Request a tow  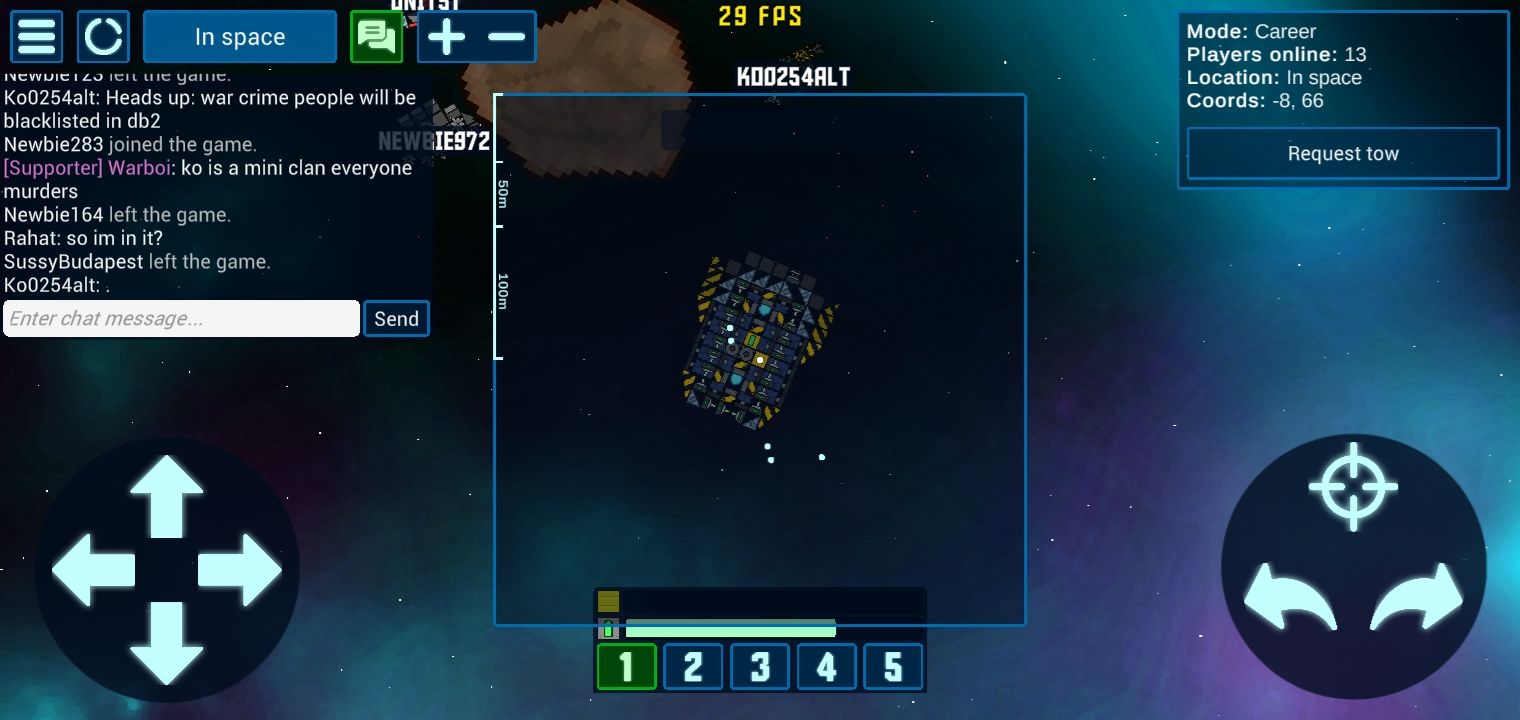(1342, 154)
